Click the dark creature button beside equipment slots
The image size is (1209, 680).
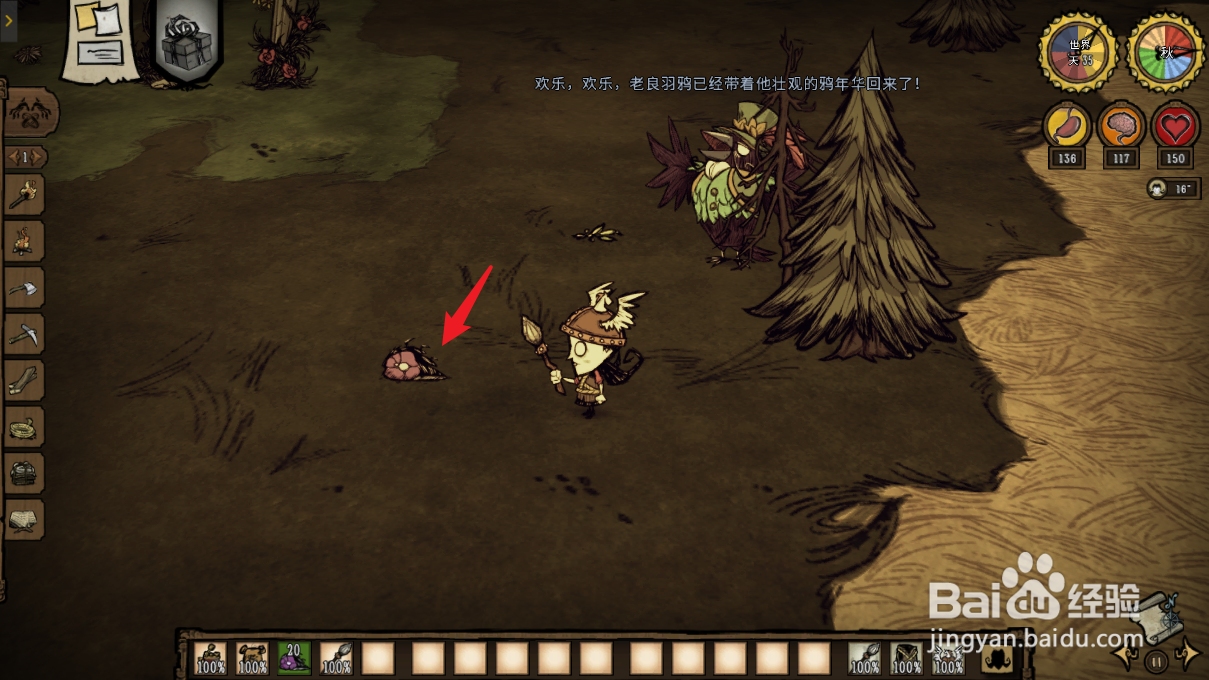(999, 658)
